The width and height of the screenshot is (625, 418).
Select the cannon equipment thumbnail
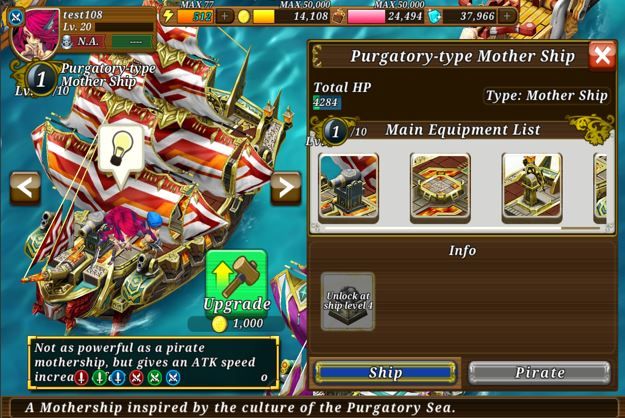tap(349, 187)
